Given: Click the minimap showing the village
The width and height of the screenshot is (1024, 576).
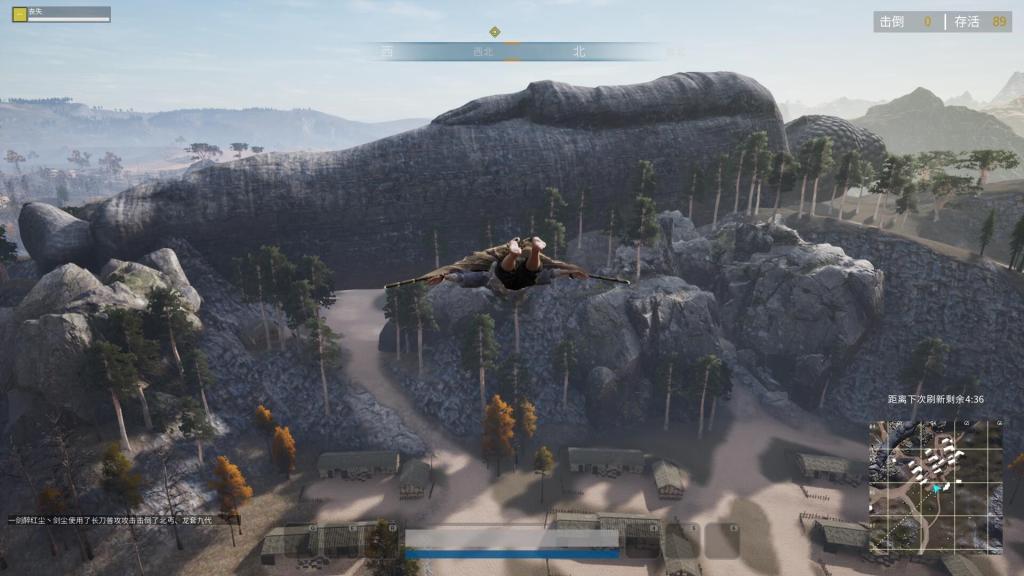Looking at the screenshot, I should 936,486.
